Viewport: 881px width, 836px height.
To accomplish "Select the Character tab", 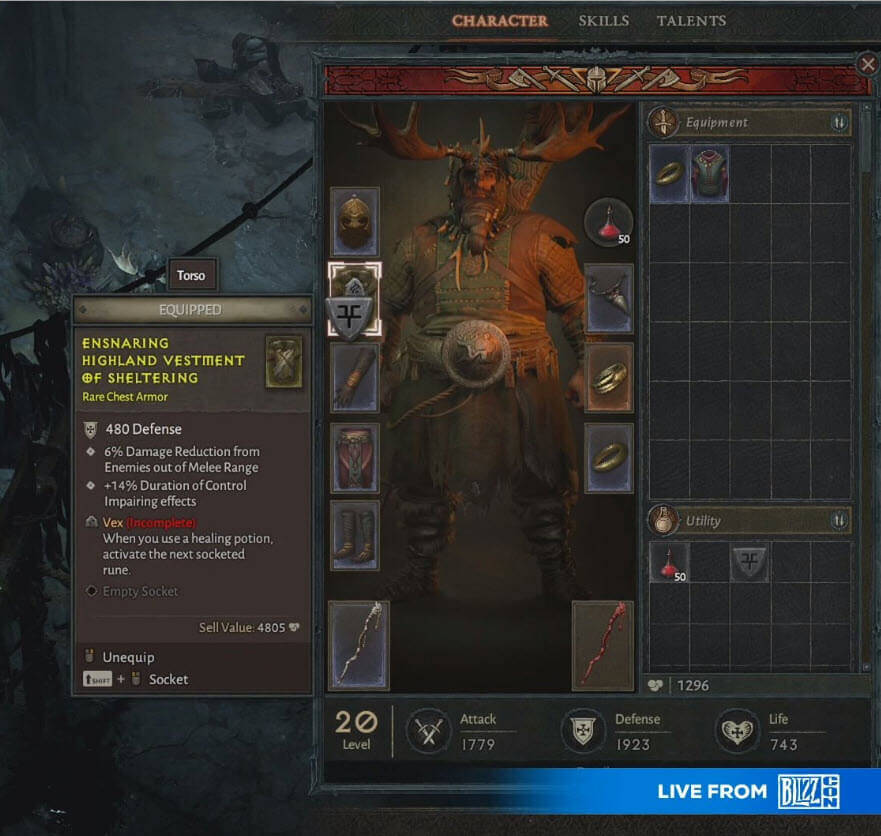I will [499, 21].
